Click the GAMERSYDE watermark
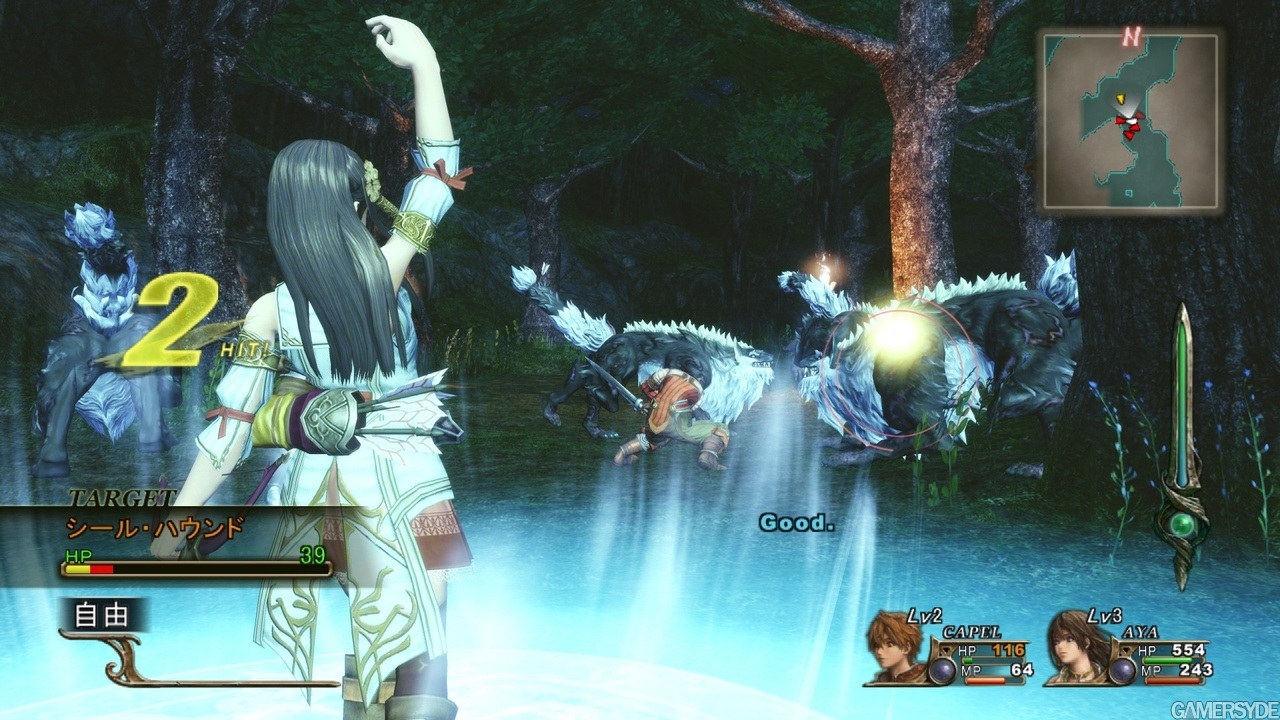The image size is (1280, 720). coord(1222,707)
